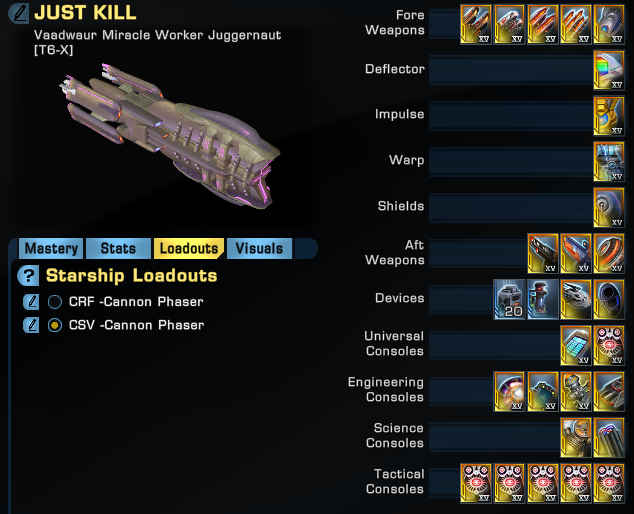Choose the equipped Warp core slot
This screenshot has height=514, width=634.
pos(609,161)
